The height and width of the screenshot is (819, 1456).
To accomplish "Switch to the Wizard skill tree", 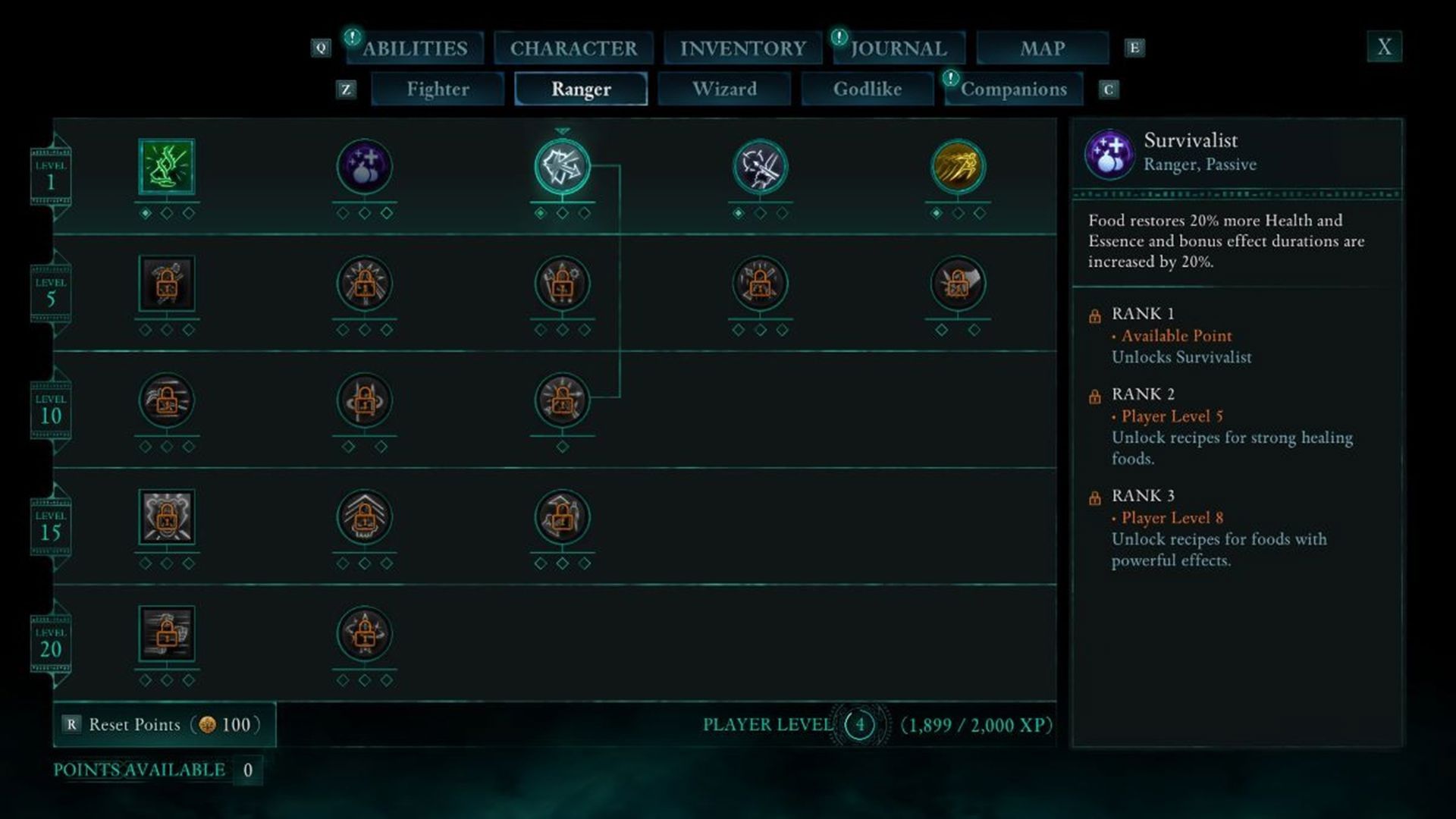I will (724, 89).
